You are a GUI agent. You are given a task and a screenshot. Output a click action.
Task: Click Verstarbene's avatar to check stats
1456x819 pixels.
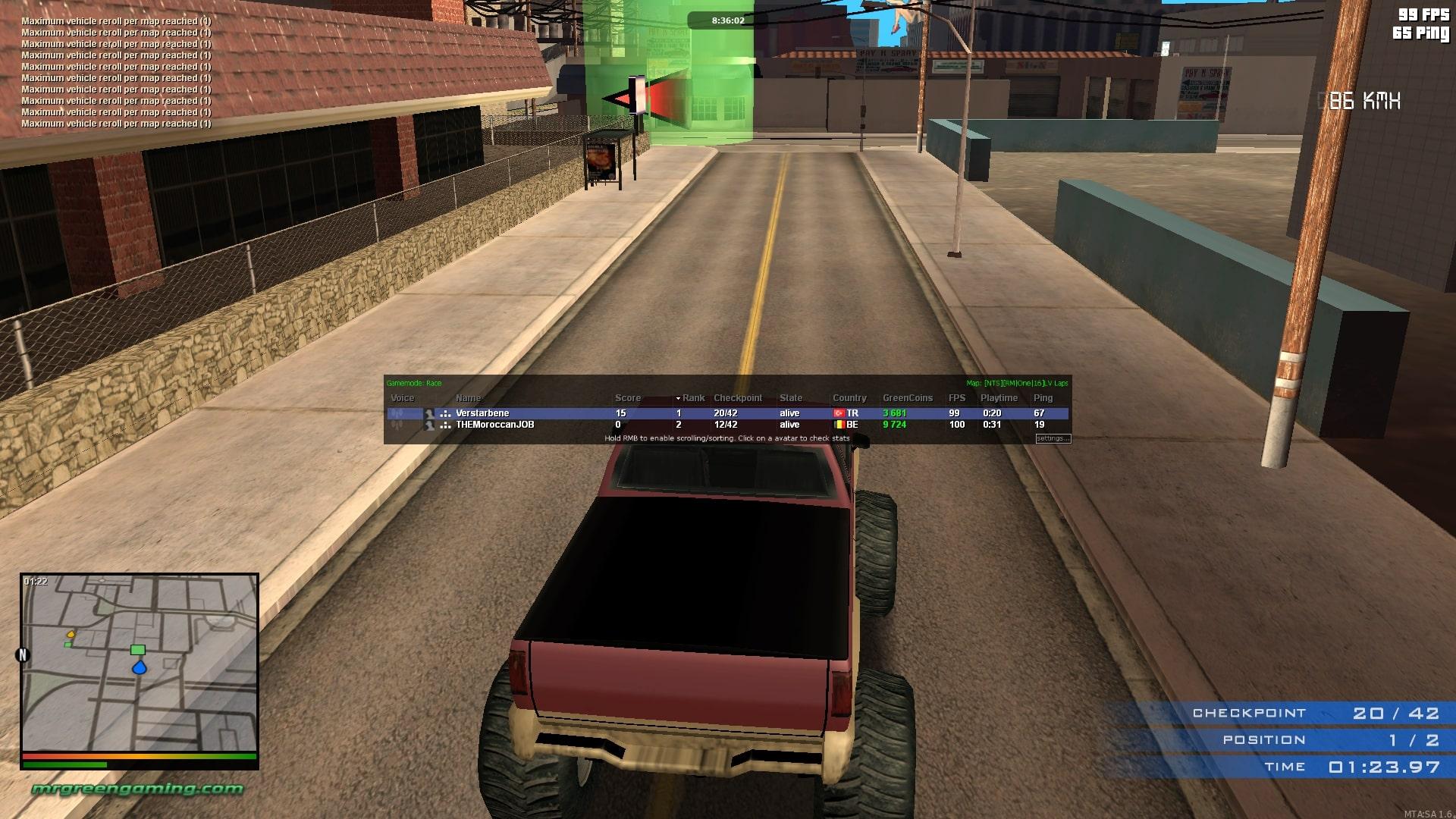pyautogui.click(x=429, y=413)
